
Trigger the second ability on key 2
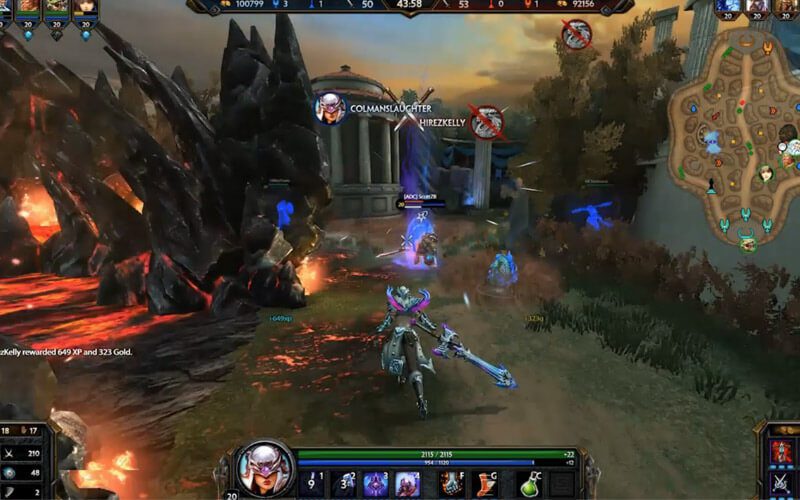(345, 484)
